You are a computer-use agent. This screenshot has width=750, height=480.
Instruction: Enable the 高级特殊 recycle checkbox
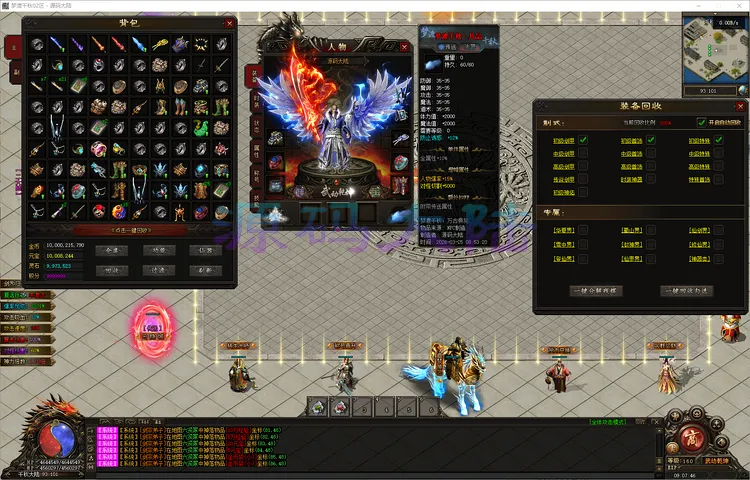pyautogui.click(x=717, y=167)
